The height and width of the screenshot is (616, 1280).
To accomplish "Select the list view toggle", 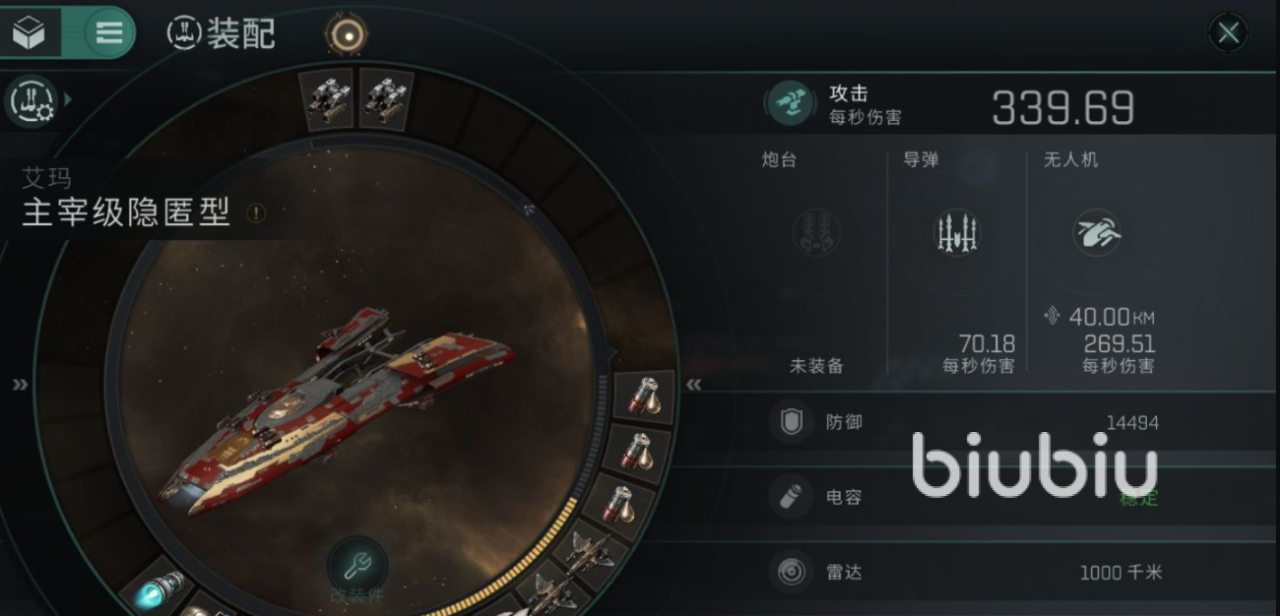I will (108, 33).
